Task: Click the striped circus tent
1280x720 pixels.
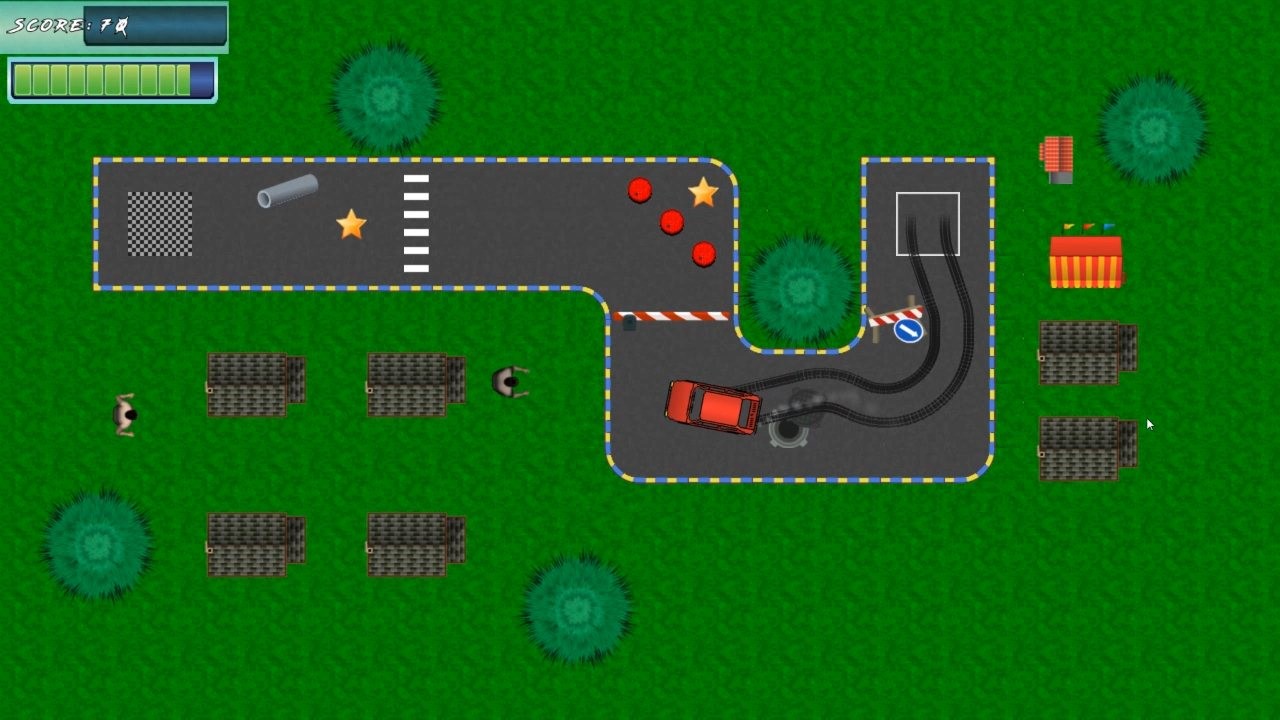Action: point(1086,258)
